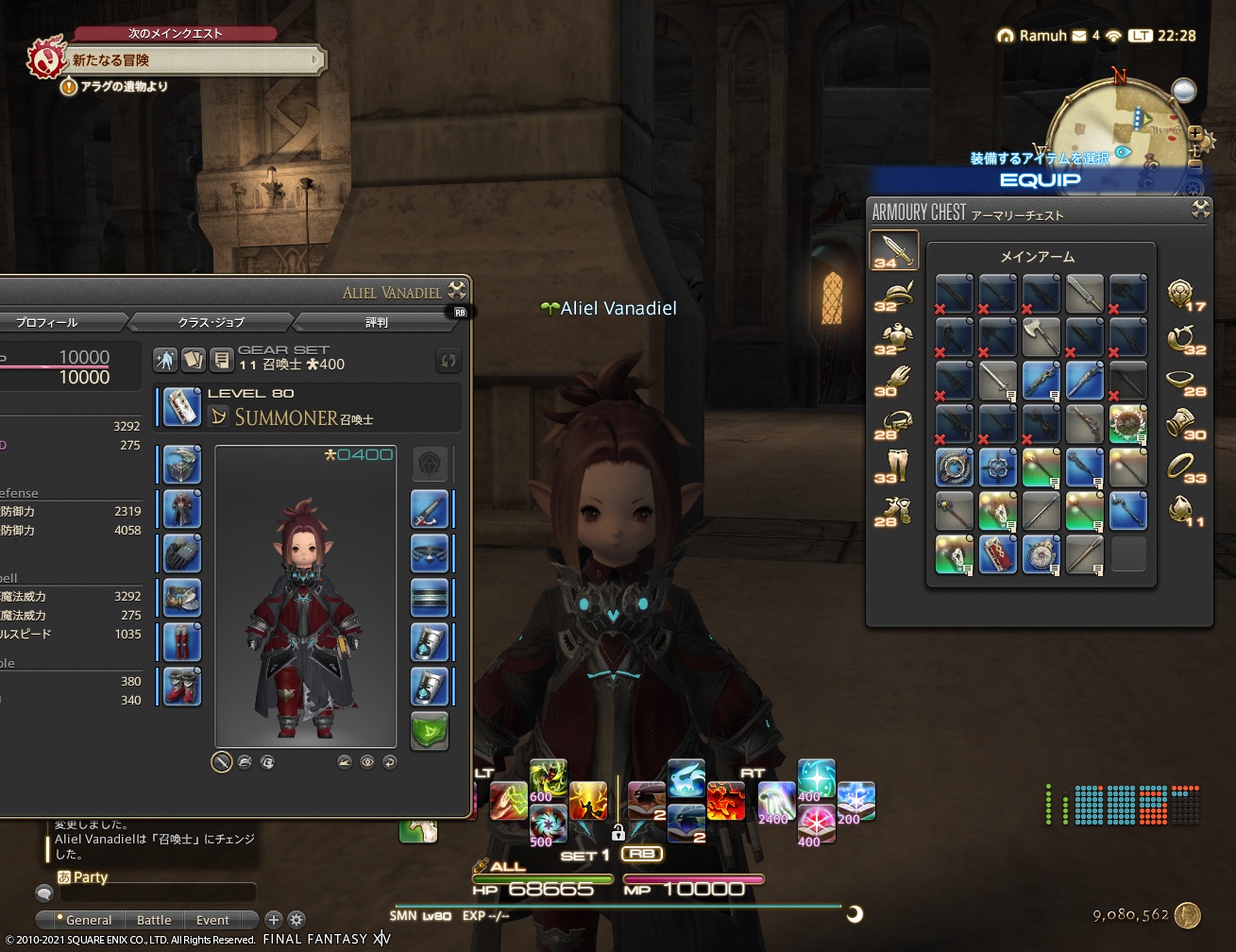The width and height of the screenshot is (1236, 952).
Task: Toggle the hotbar lock padlock near SET 1
Action: coord(618,833)
